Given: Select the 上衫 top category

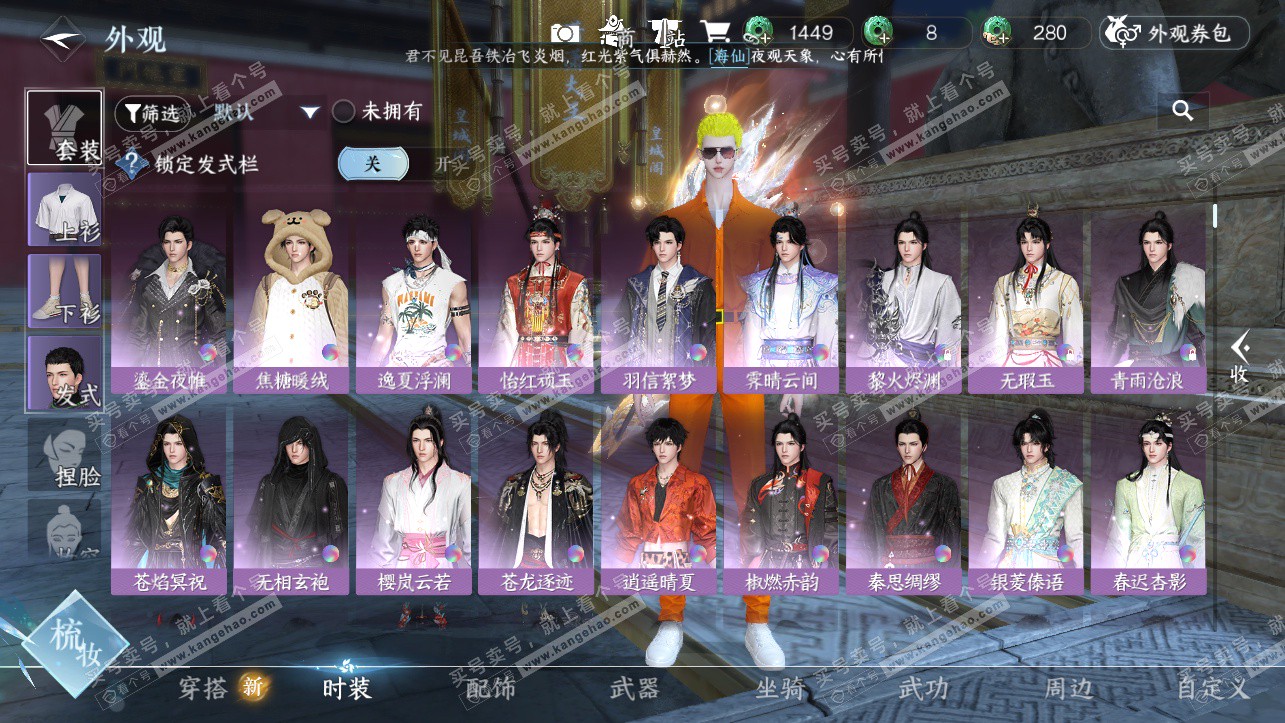Looking at the screenshot, I should (64, 209).
